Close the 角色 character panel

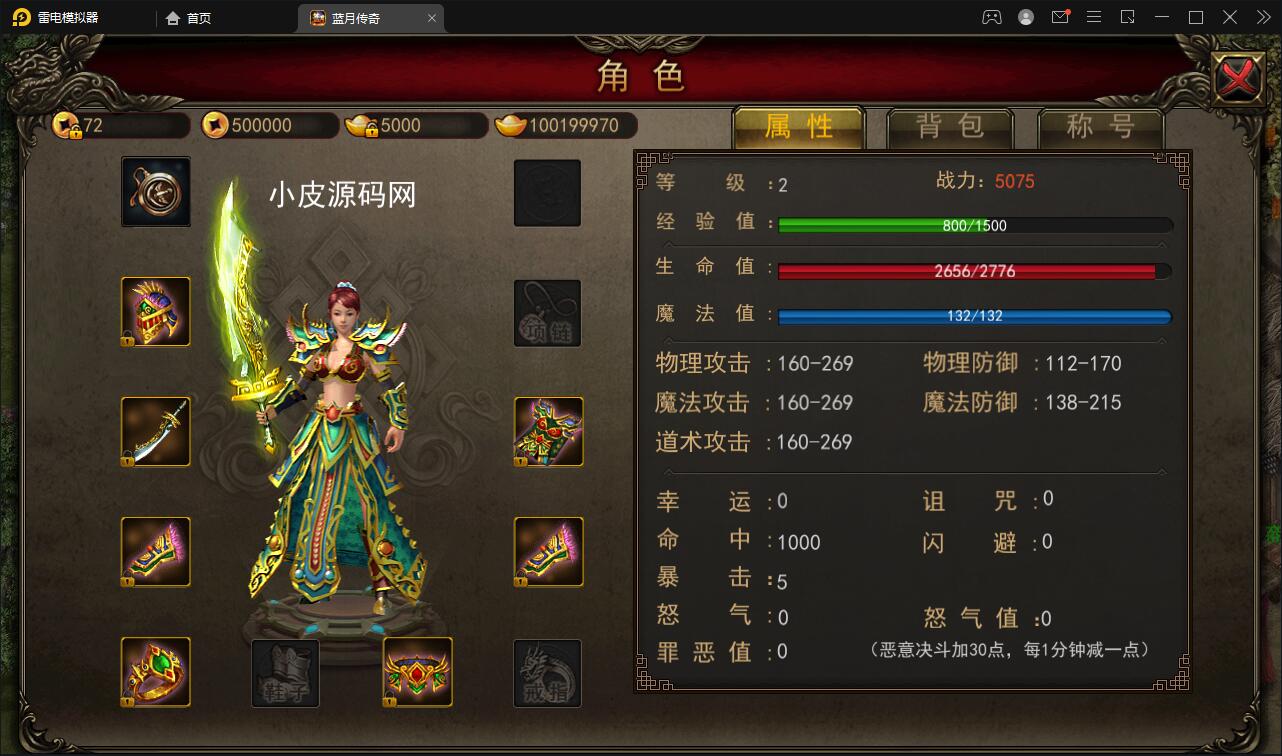tap(1238, 76)
